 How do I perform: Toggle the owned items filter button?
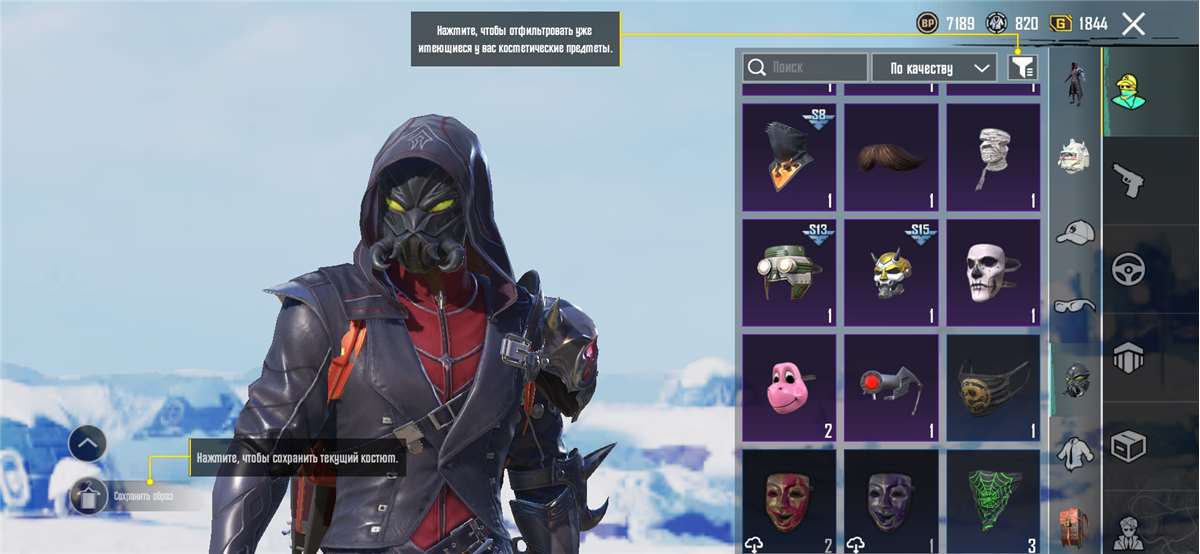[x=1022, y=67]
